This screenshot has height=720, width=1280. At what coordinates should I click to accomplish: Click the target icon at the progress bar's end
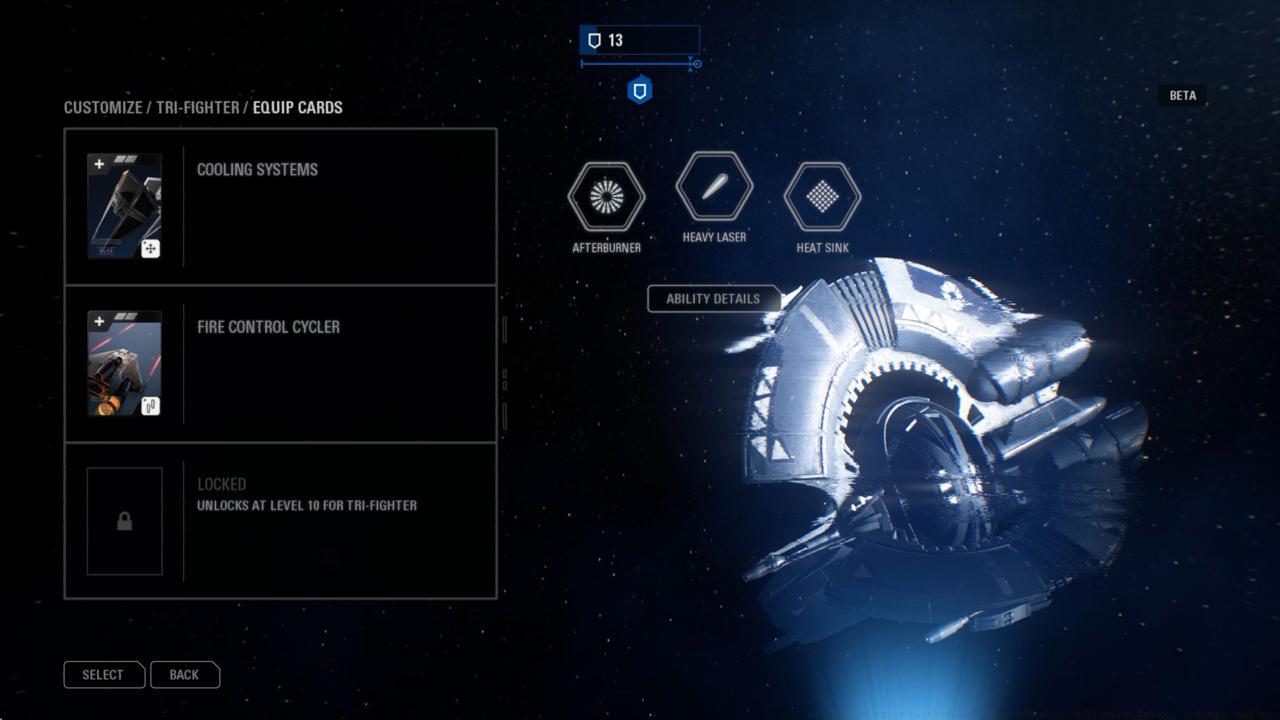[695, 64]
